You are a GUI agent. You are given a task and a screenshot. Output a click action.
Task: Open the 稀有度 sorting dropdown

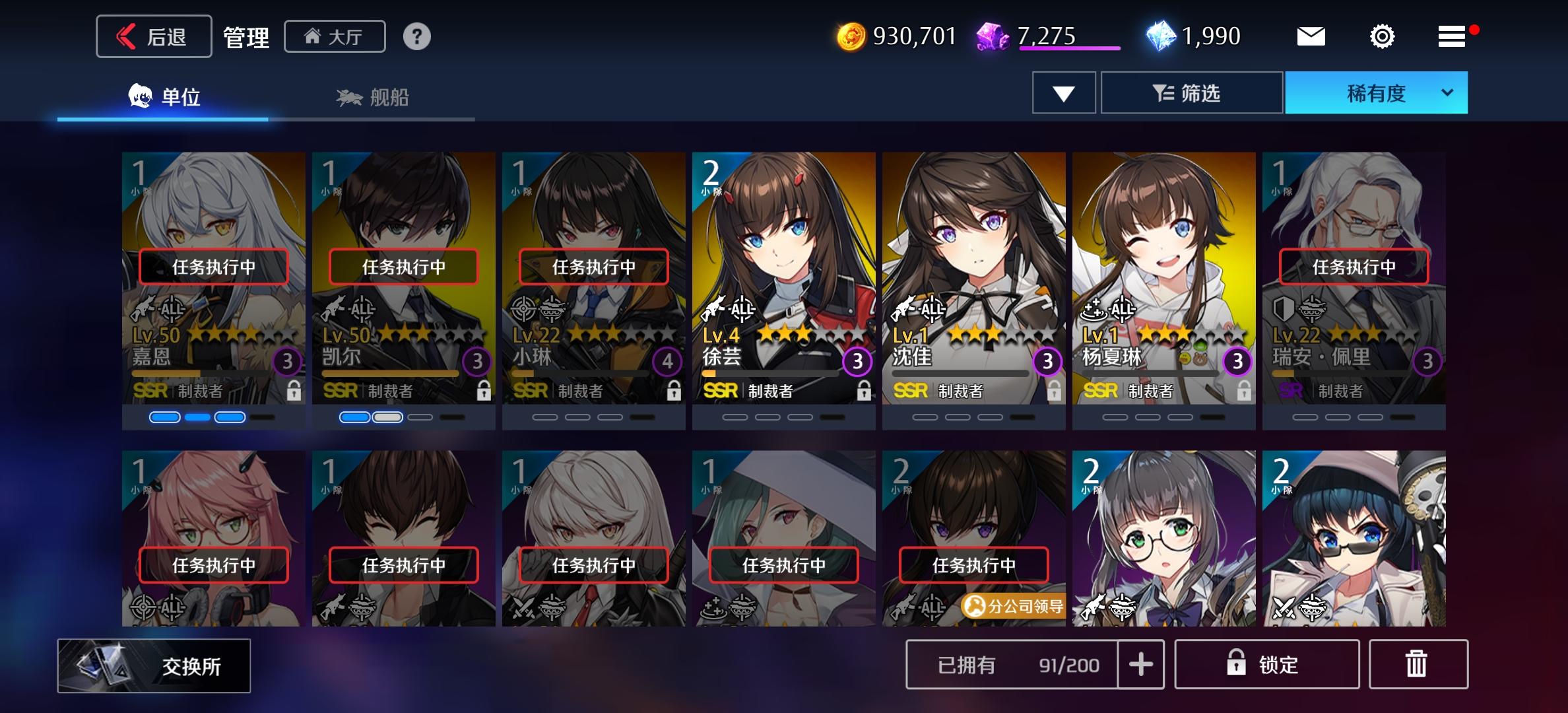pos(1375,92)
